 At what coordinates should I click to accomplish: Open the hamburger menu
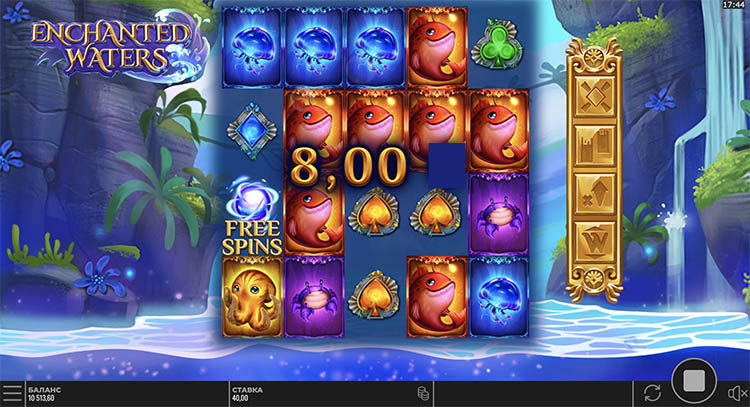(x=12, y=393)
